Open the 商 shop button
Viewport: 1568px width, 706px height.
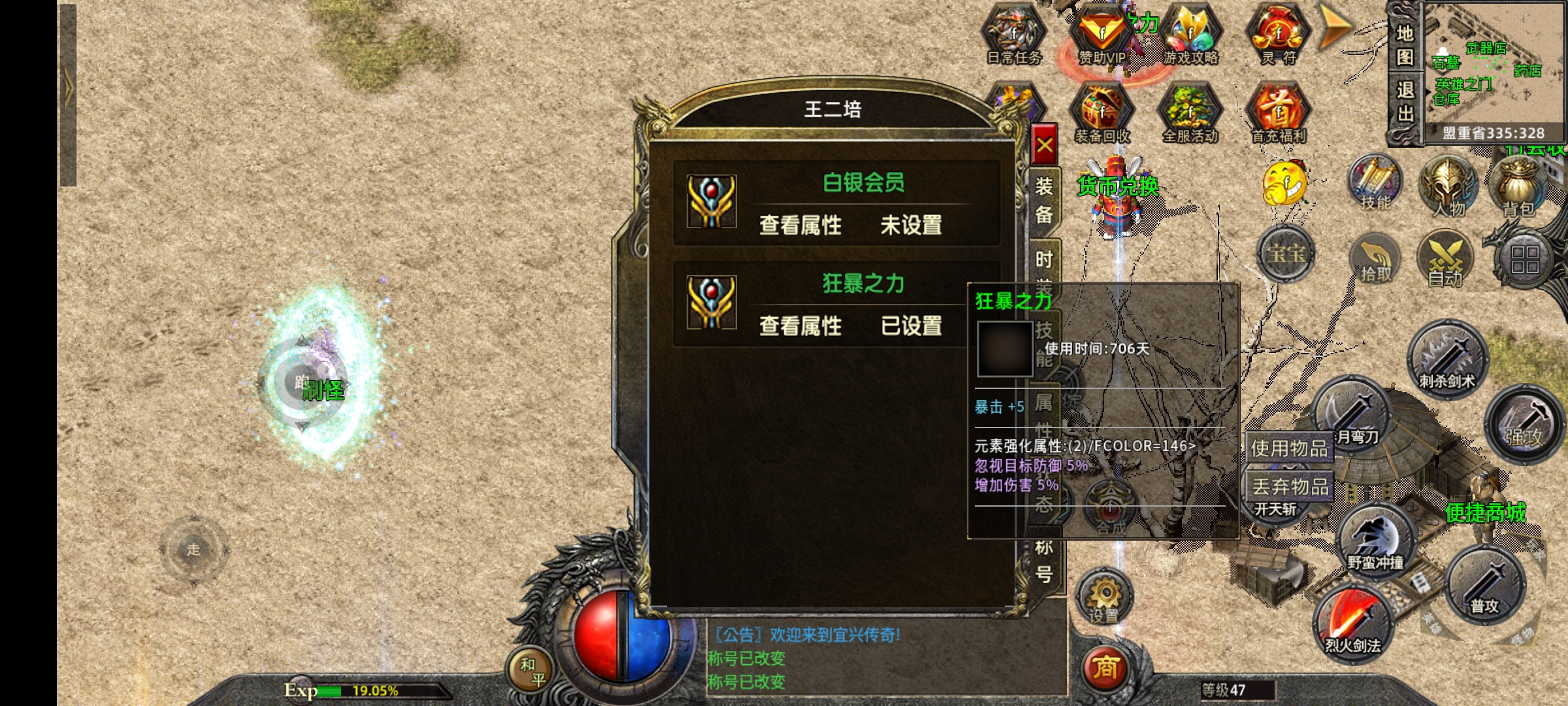pos(1105,668)
